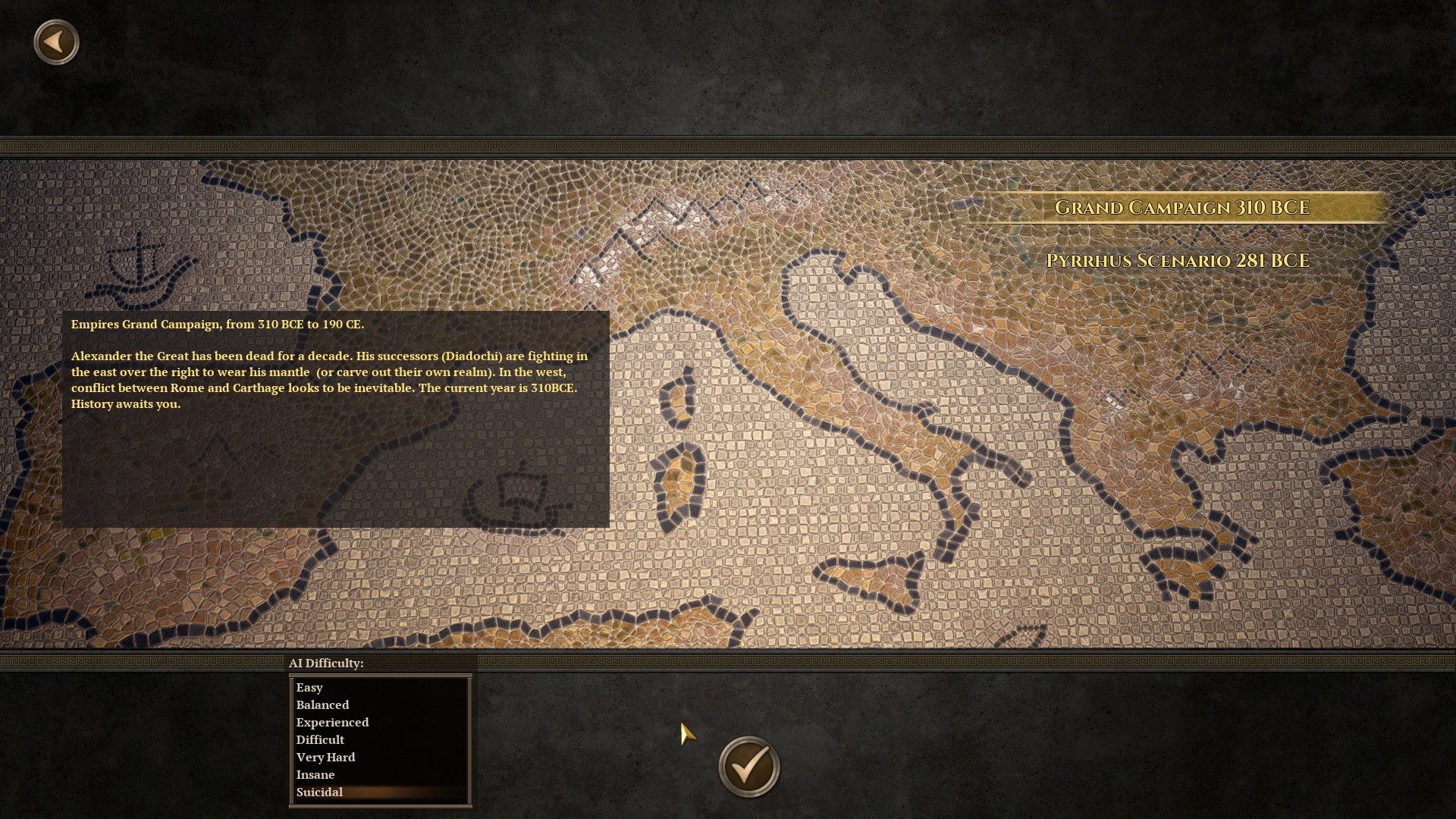Select Difficult in the difficulty list
Viewport: 1456px width, 819px height.
coord(320,740)
